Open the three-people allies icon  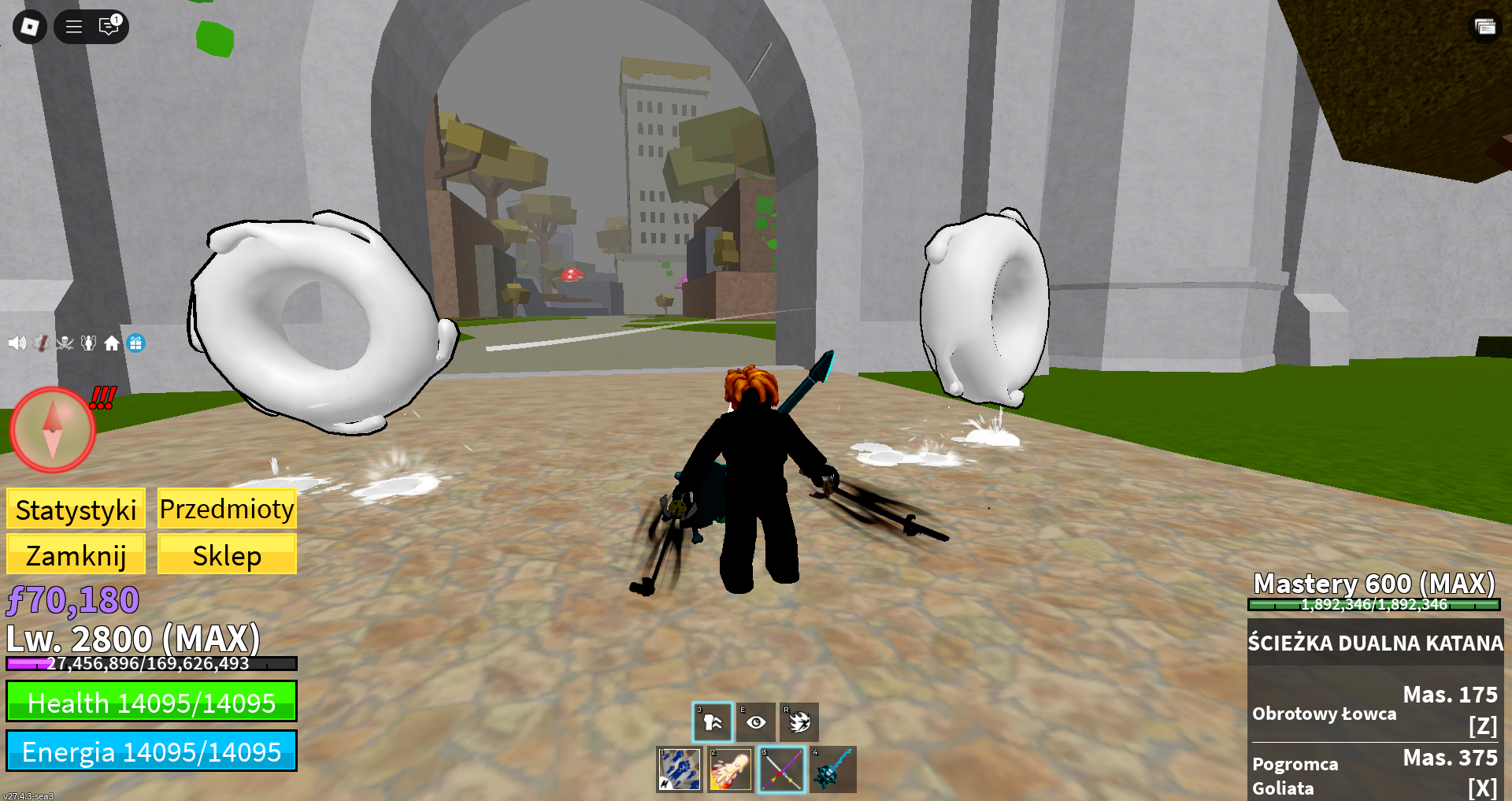coord(88,343)
